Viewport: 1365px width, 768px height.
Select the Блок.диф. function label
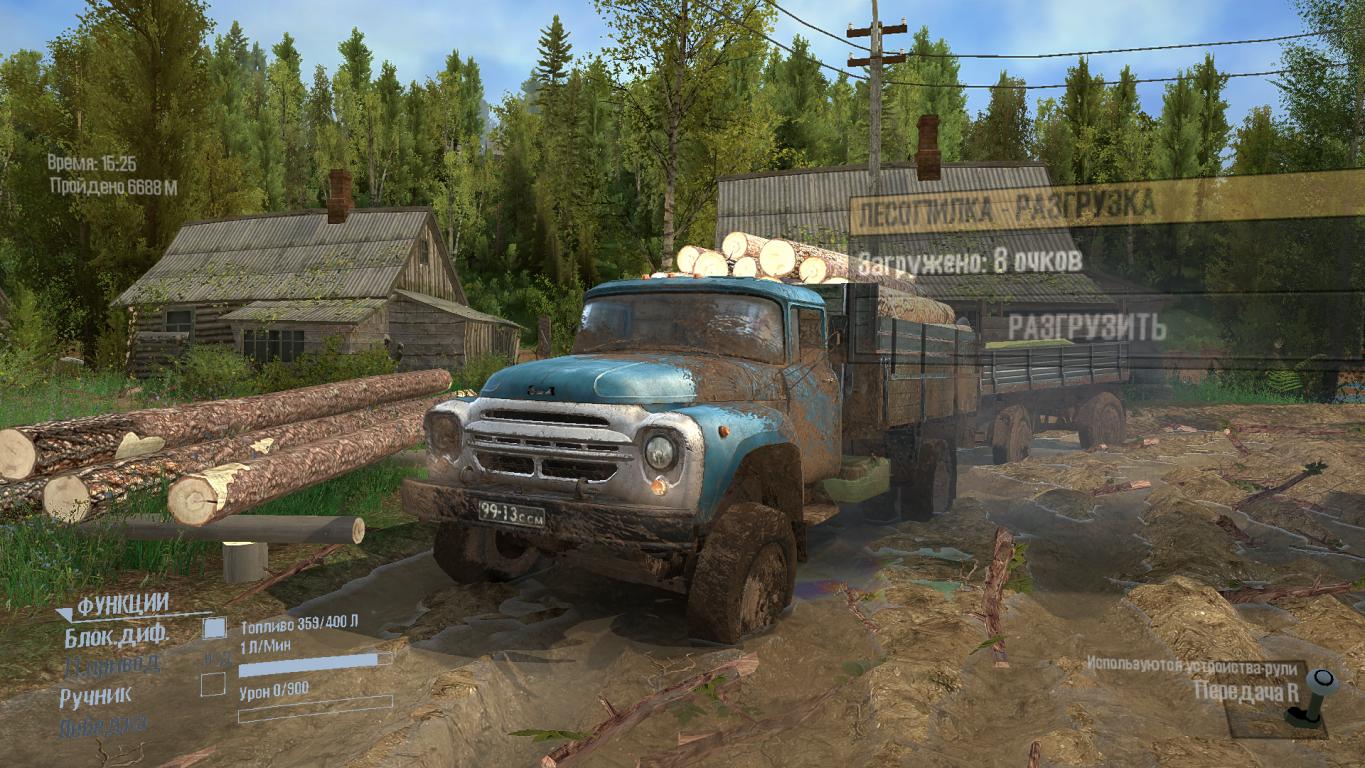pyautogui.click(x=116, y=633)
